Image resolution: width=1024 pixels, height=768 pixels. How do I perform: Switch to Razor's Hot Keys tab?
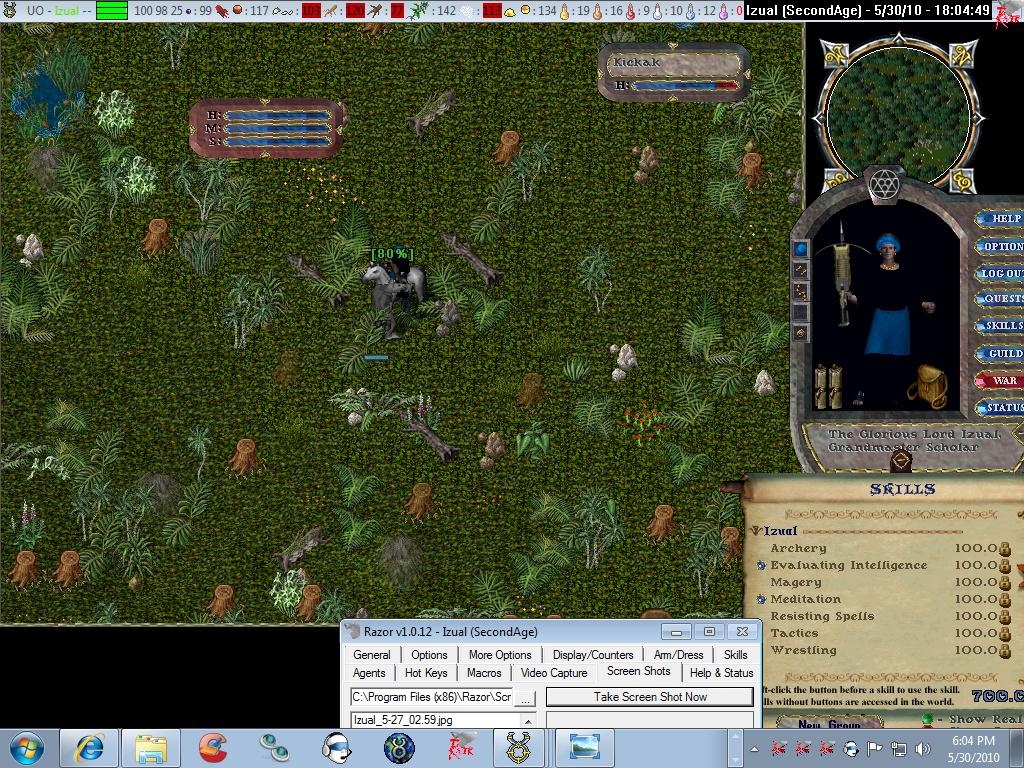[x=426, y=673]
